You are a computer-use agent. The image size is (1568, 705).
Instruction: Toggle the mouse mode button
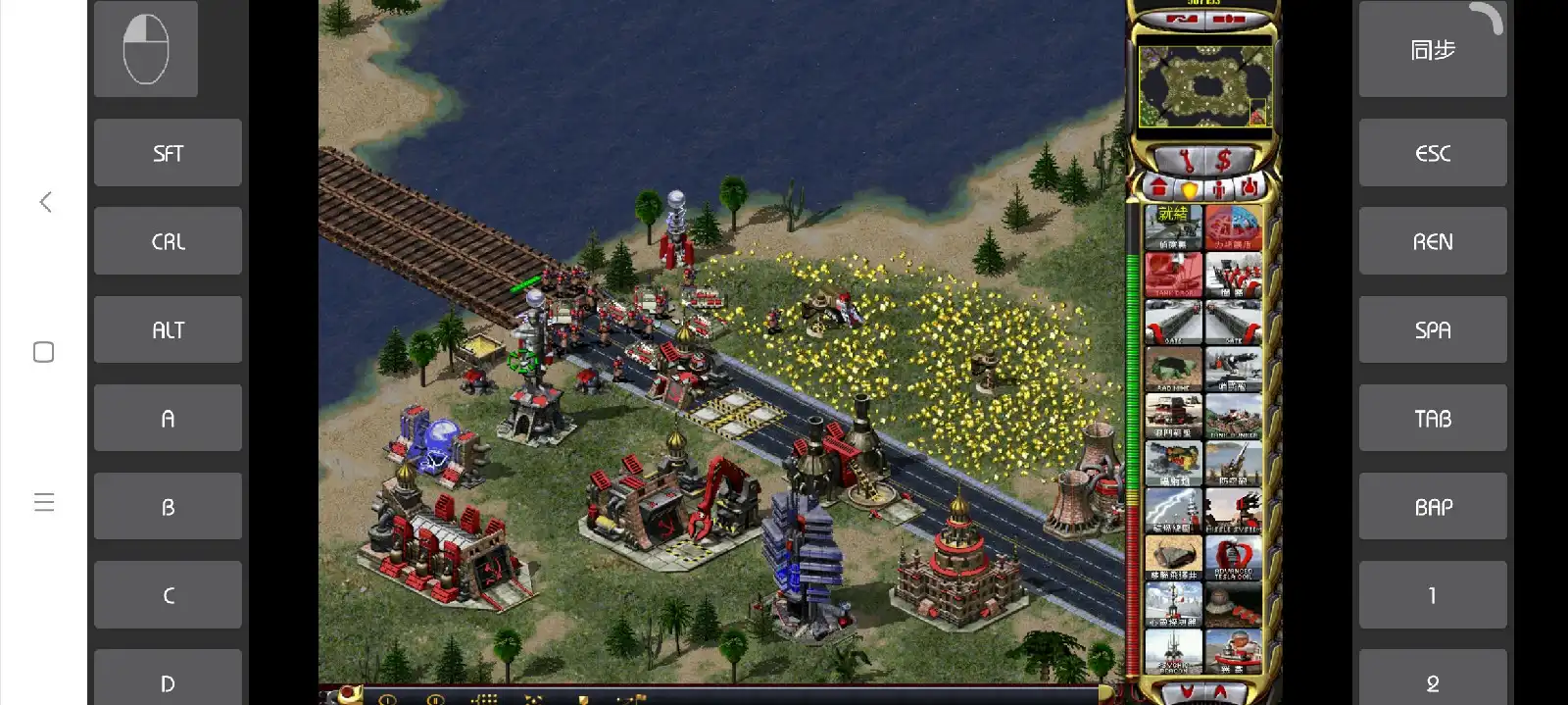[146, 49]
